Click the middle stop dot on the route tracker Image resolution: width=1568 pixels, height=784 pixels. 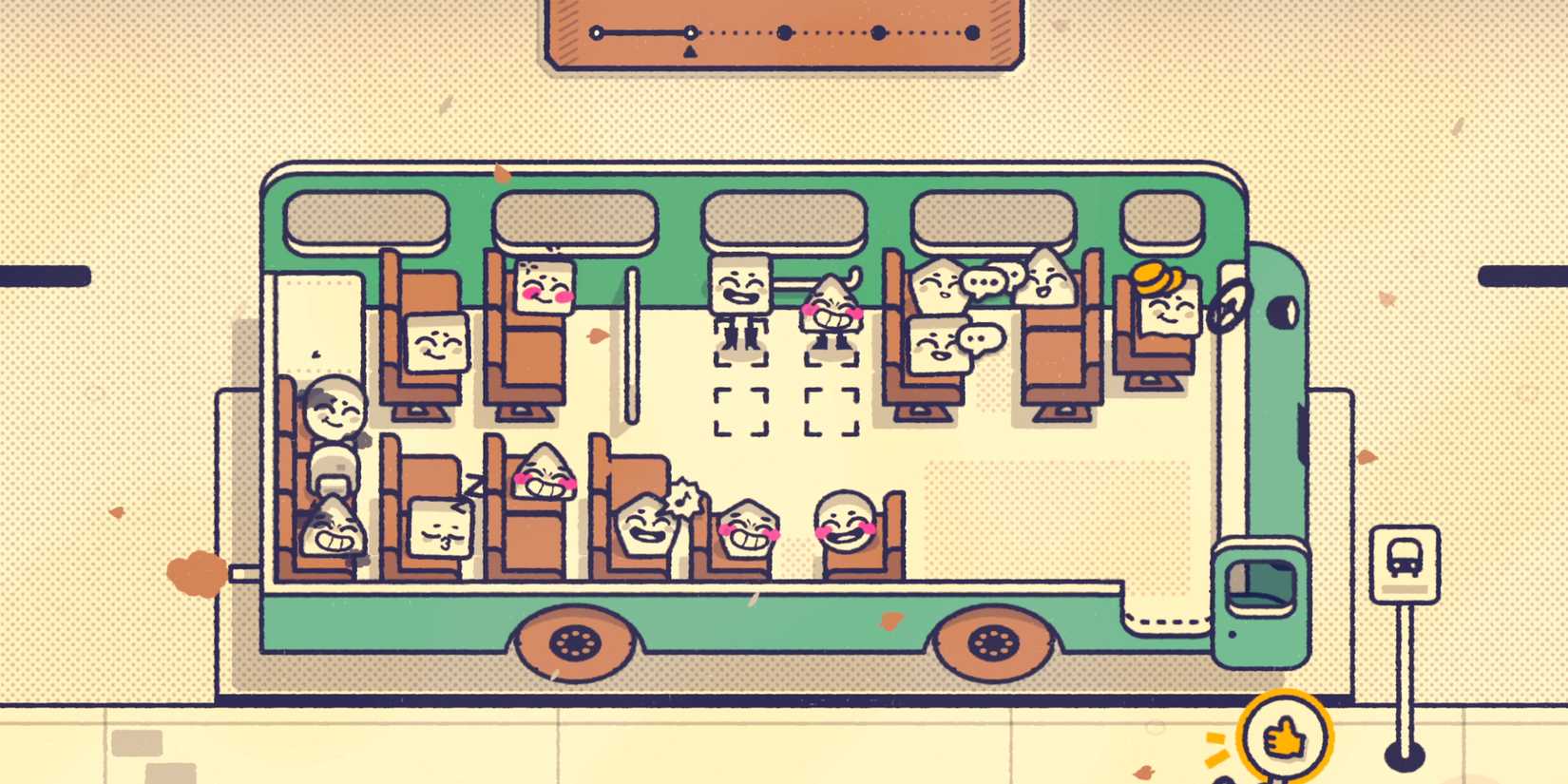[785, 32]
